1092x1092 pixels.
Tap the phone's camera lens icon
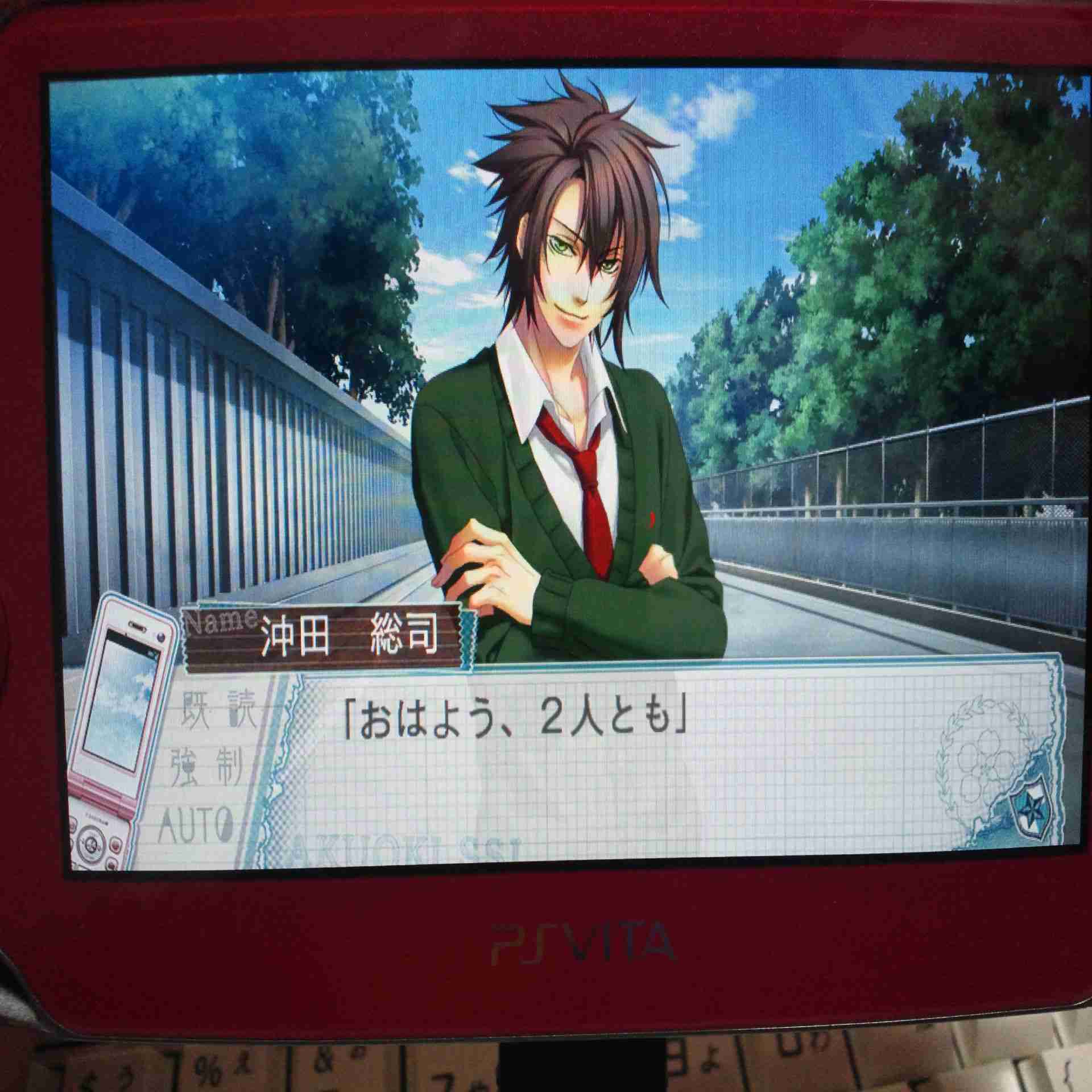tap(160, 637)
